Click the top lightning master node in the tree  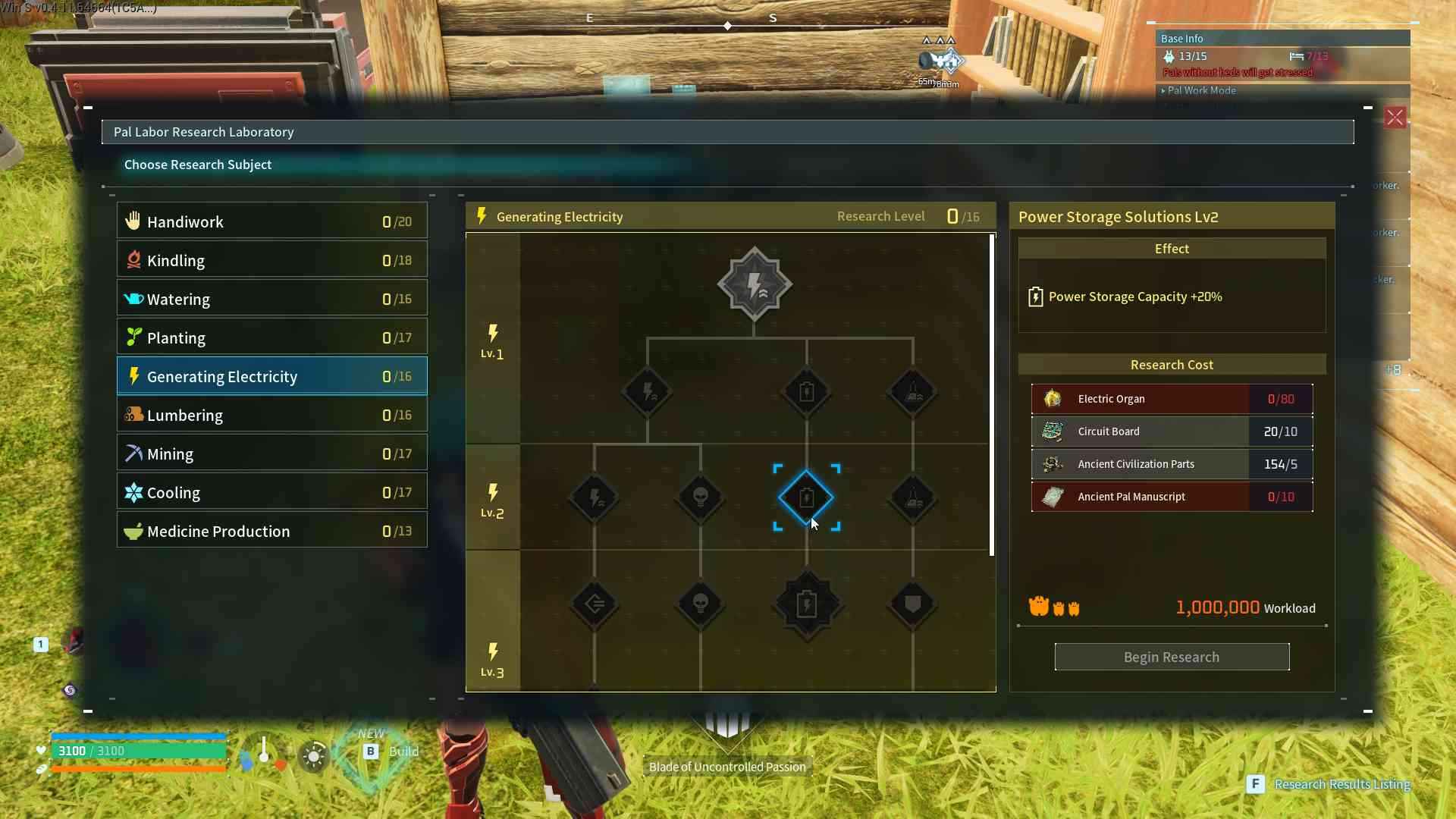click(755, 284)
